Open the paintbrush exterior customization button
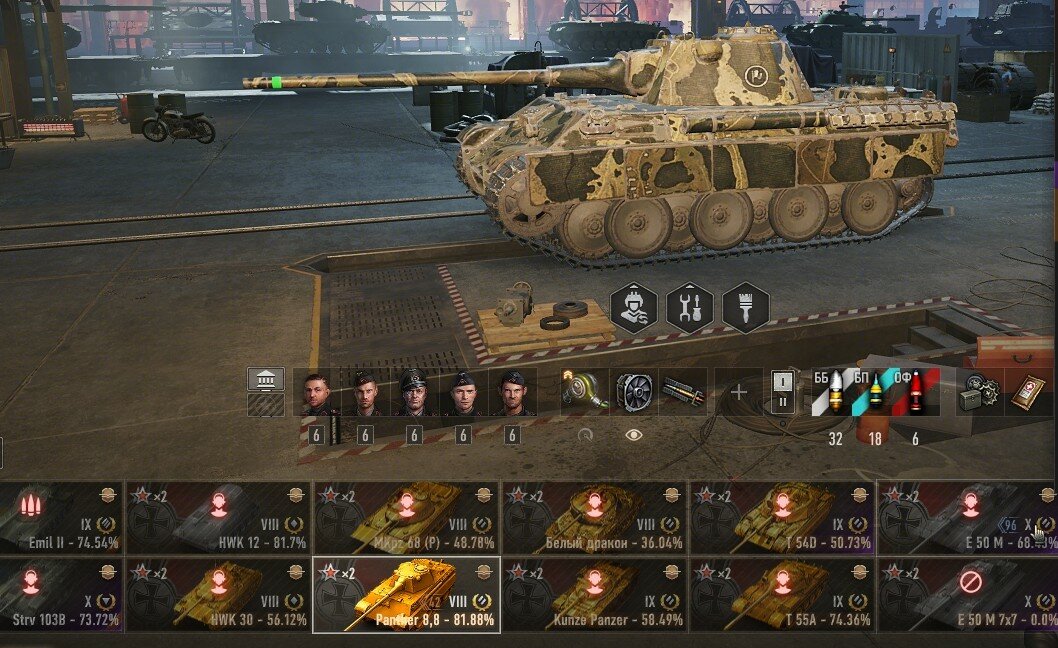 [746, 308]
